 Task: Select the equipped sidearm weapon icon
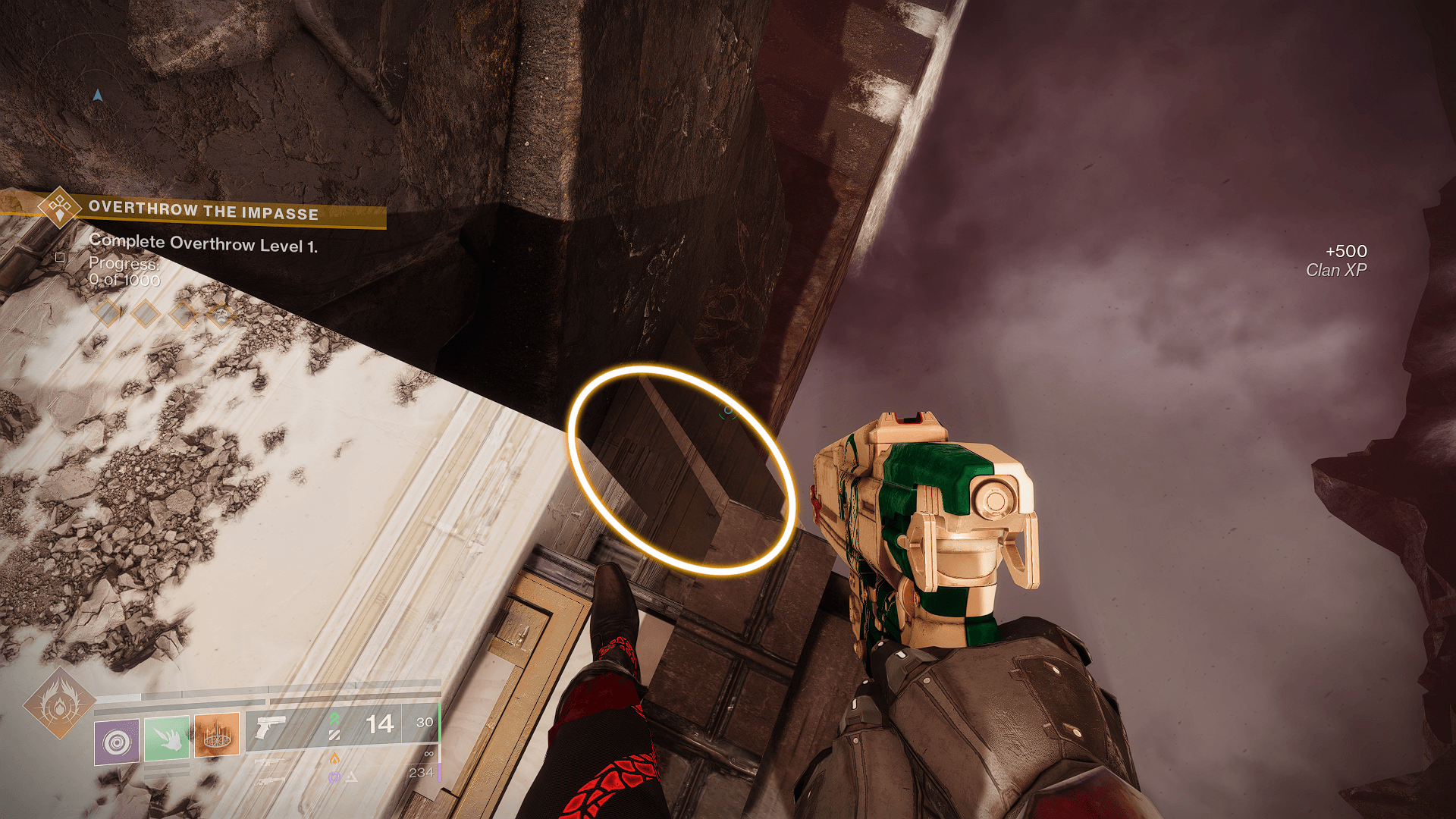tap(270, 728)
